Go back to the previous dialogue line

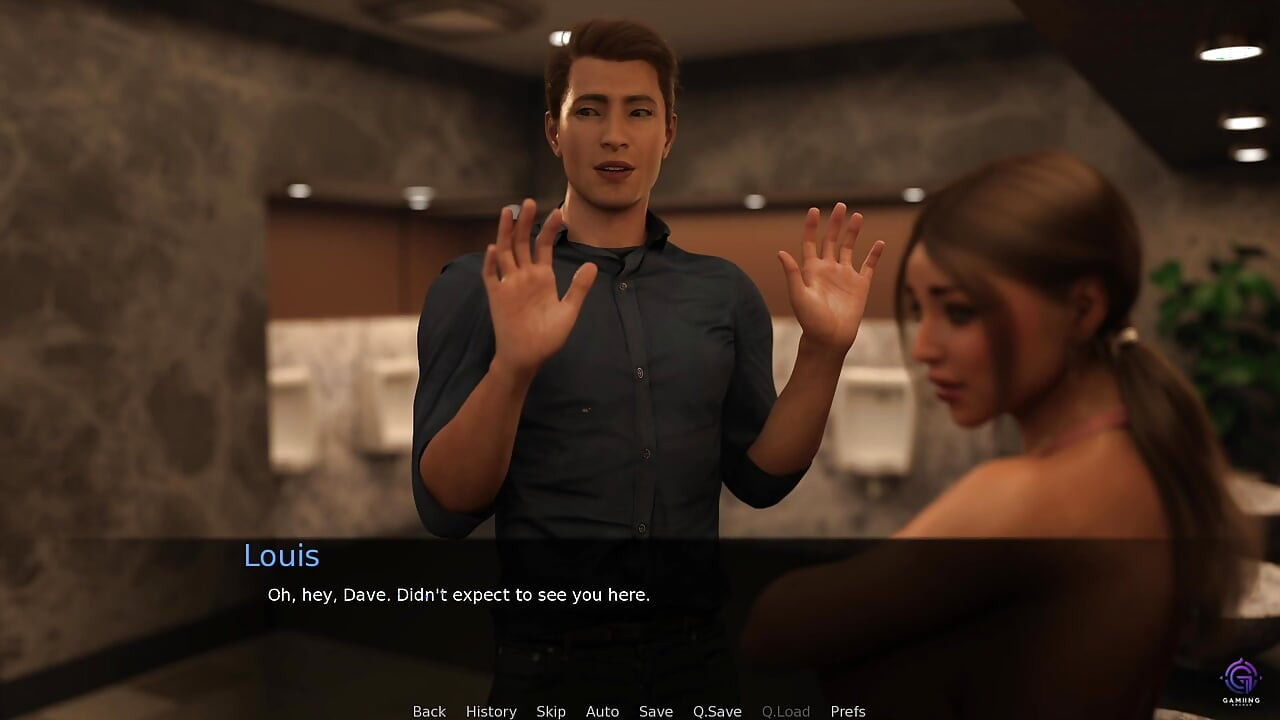(x=429, y=711)
